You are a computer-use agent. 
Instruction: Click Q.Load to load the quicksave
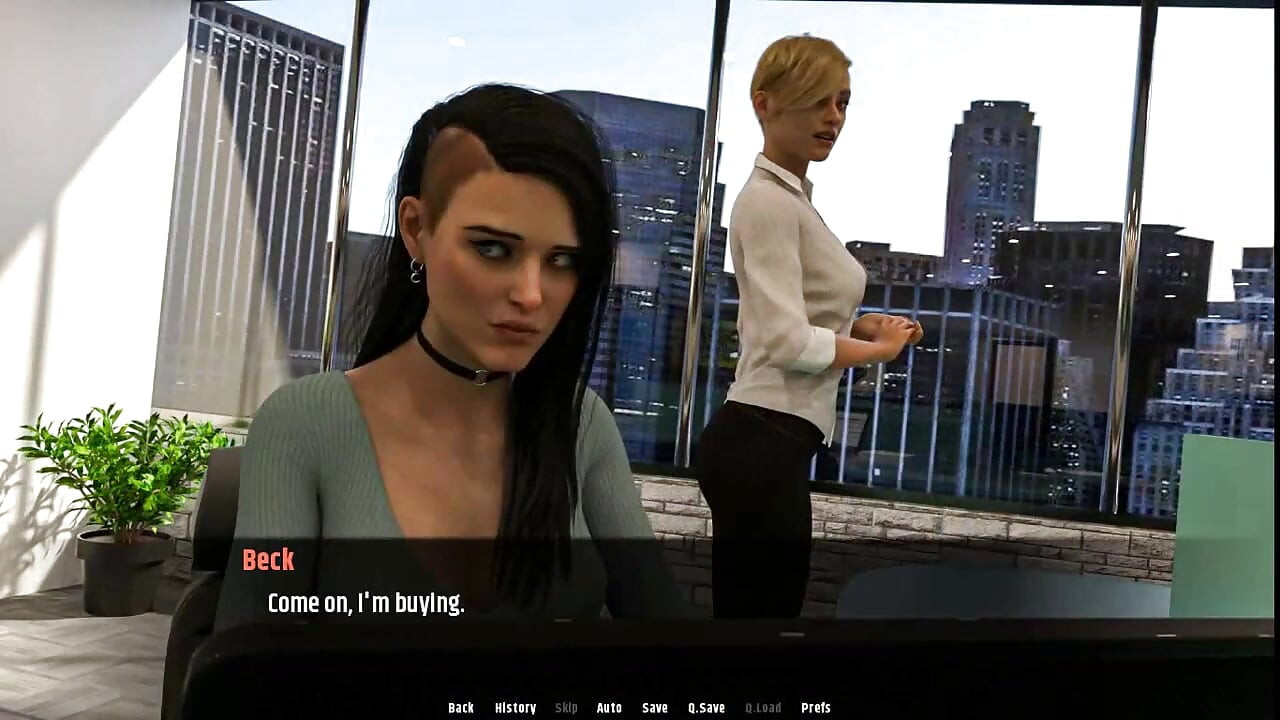point(762,707)
